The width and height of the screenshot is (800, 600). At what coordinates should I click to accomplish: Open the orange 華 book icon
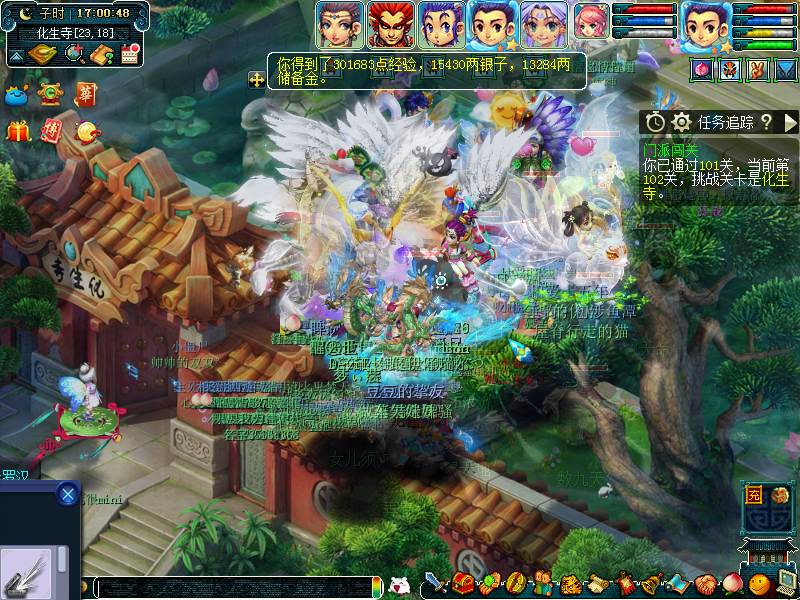coord(86,94)
